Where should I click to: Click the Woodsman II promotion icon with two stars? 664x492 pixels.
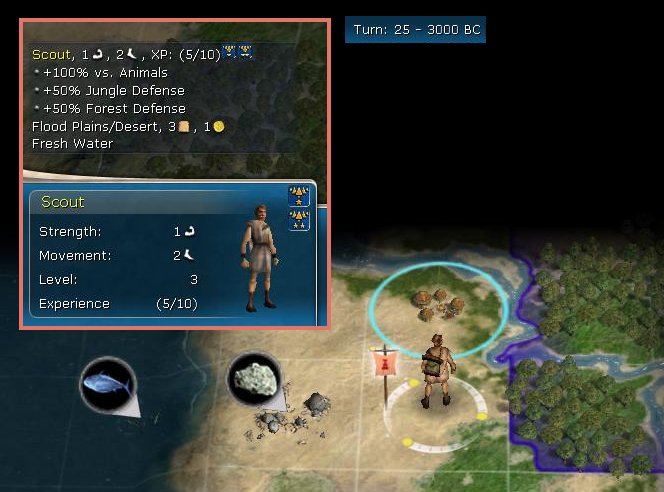pyautogui.click(x=299, y=219)
